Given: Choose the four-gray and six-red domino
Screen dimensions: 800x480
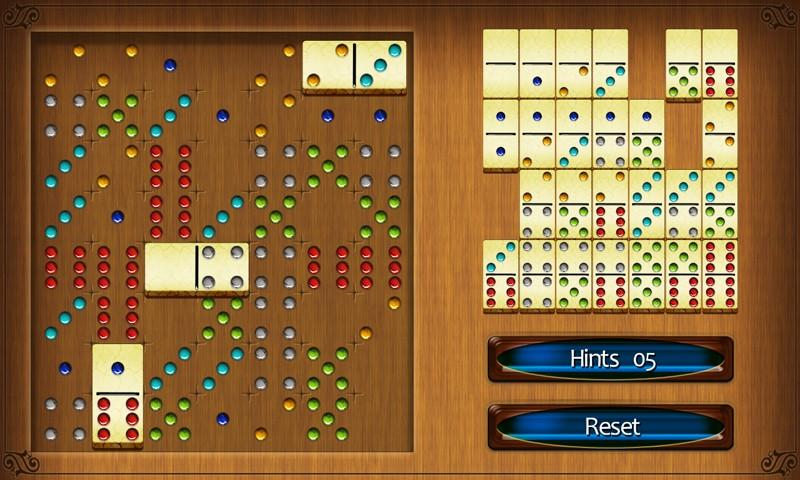Looking at the screenshot, I should (610, 274).
